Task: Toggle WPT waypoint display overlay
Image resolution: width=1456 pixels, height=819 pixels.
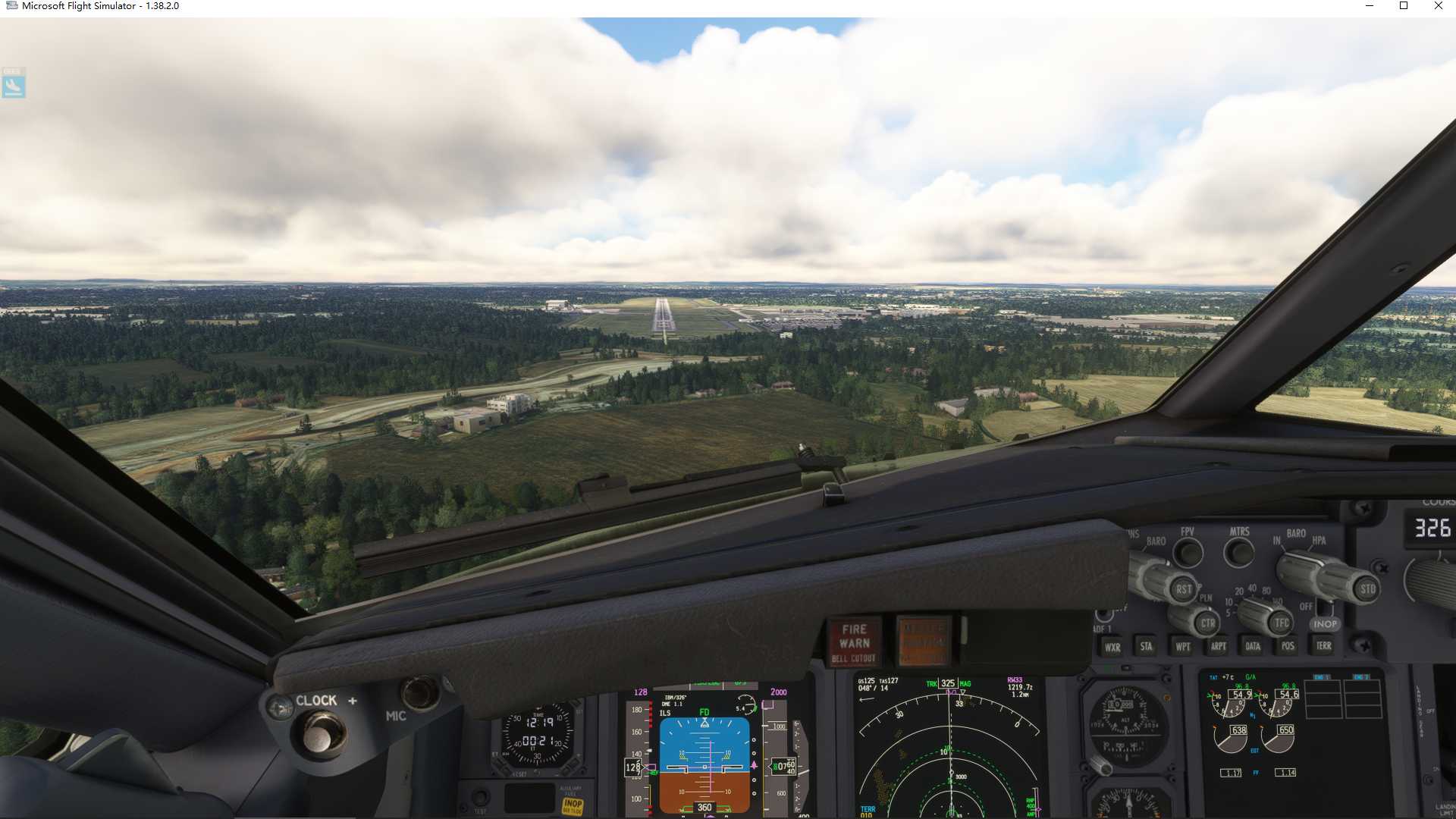Action: point(1183,648)
